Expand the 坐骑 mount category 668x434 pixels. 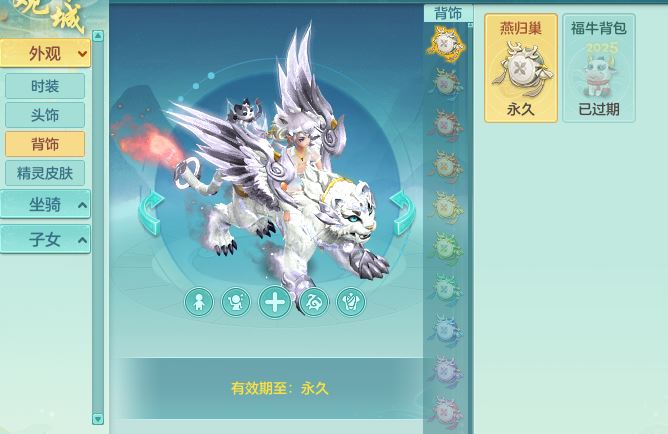(x=45, y=205)
